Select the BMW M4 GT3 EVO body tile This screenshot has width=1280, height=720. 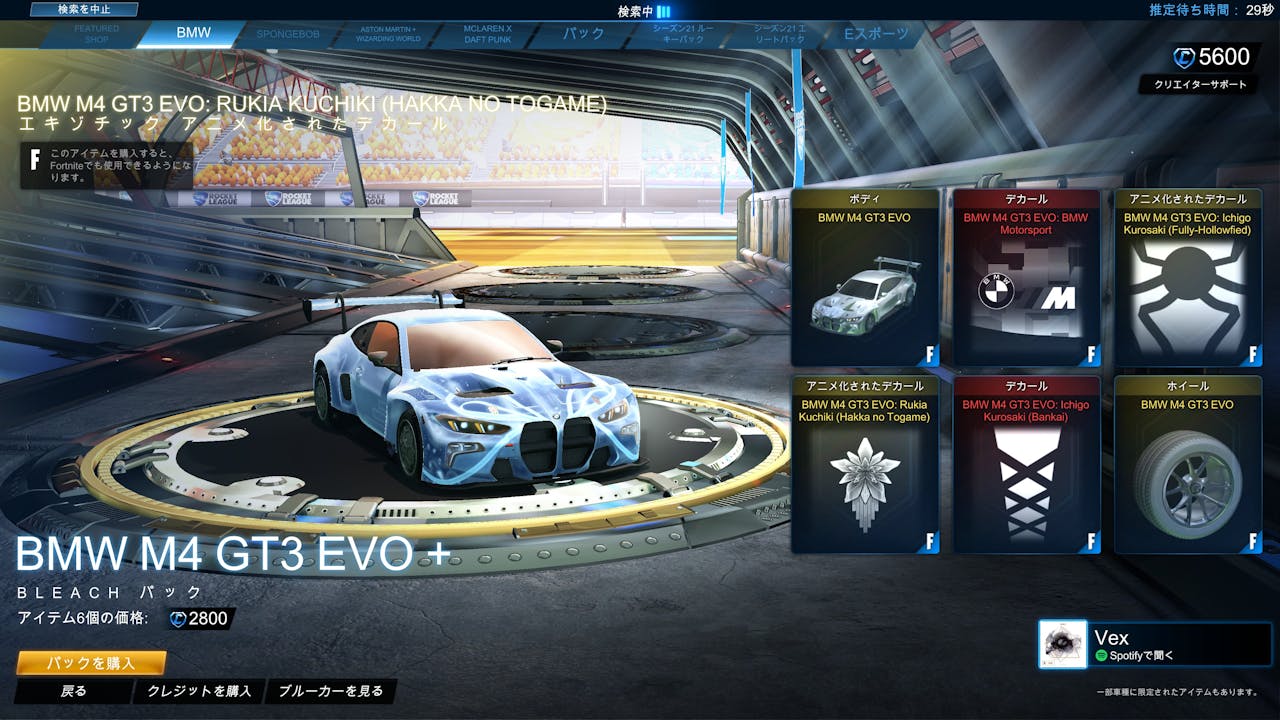(x=864, y=277)
